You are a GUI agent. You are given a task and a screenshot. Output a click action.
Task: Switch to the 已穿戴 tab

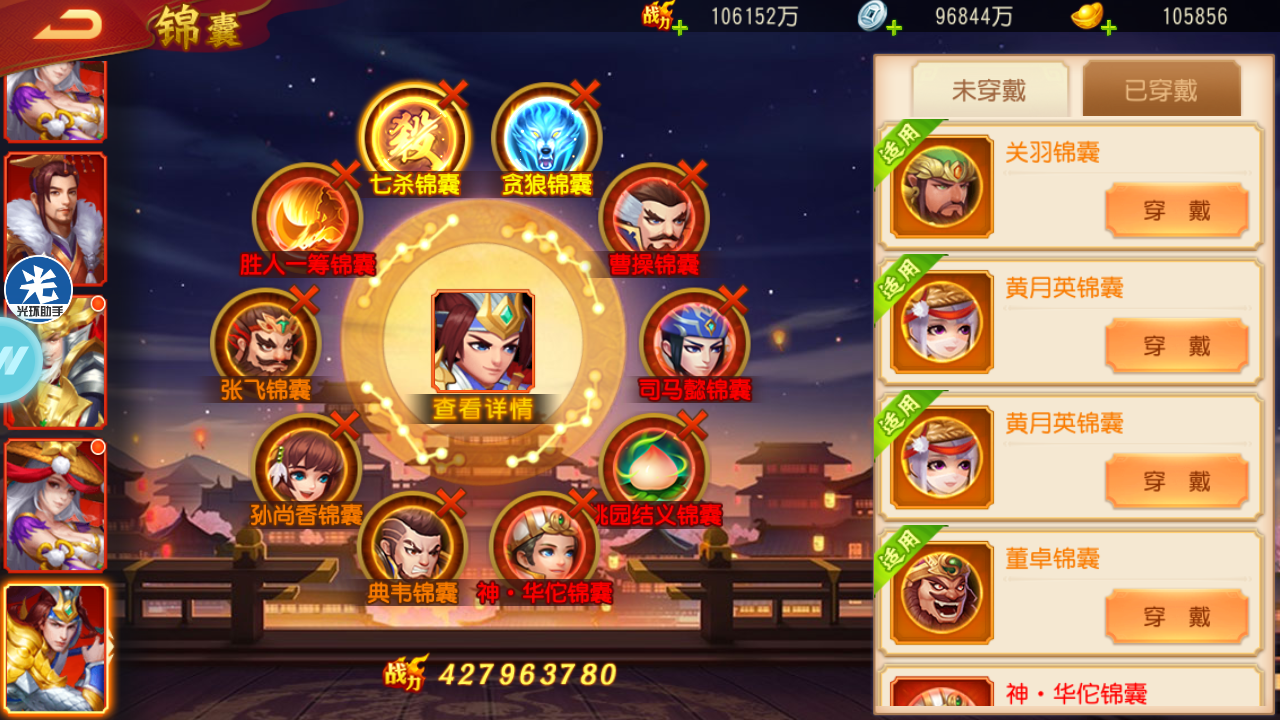[1161, 91]
